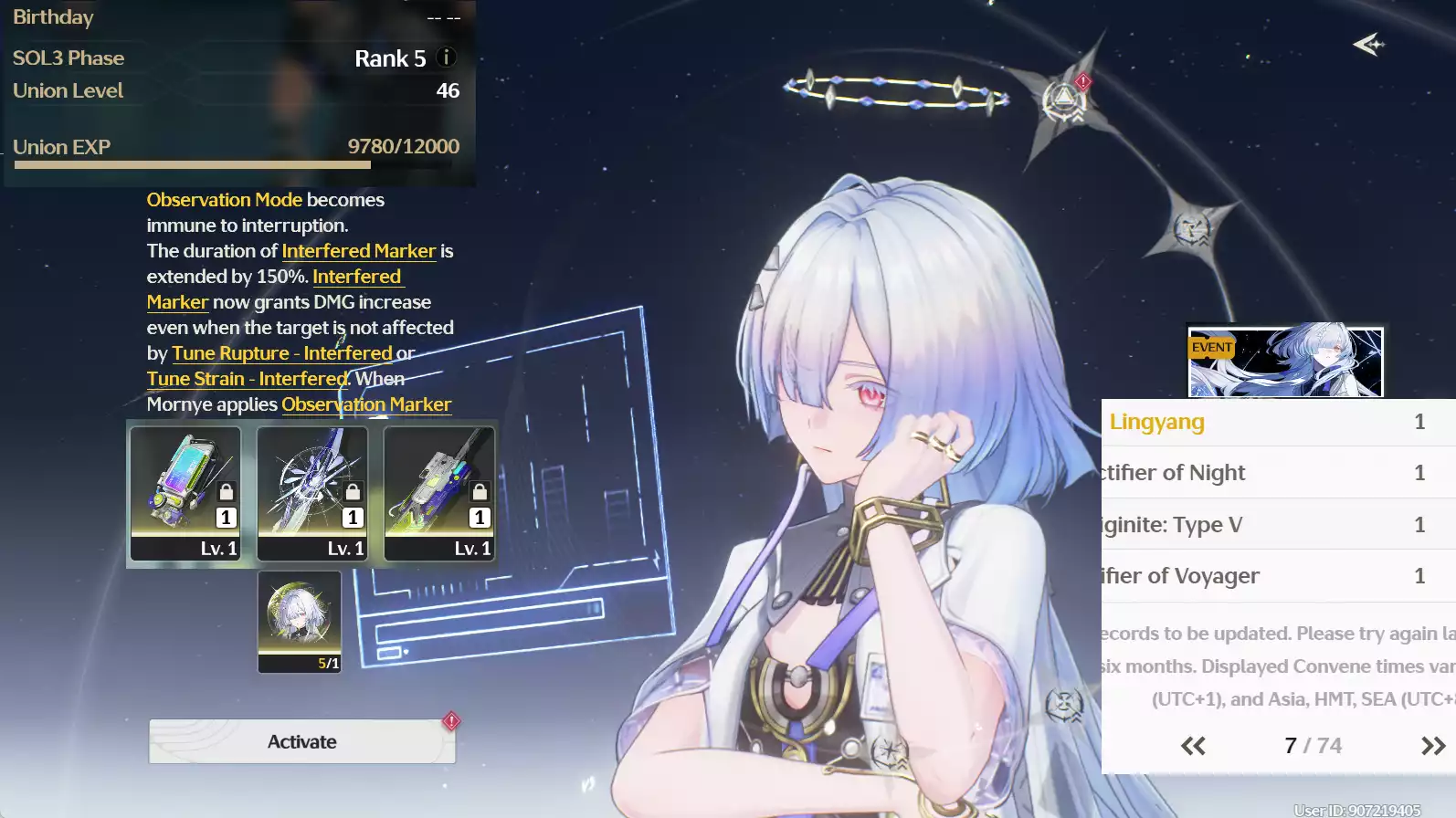Open the Observation Marker term link
1456x818 pixels.
coord(365,404)
